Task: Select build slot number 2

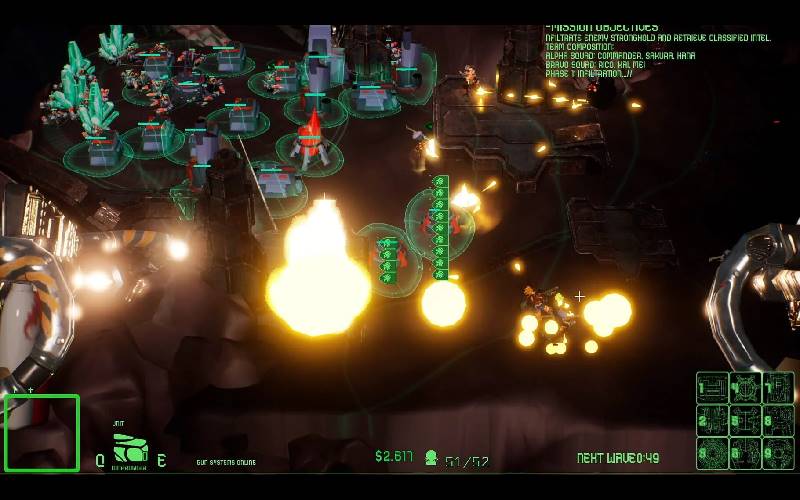Action: click(712, 420)
